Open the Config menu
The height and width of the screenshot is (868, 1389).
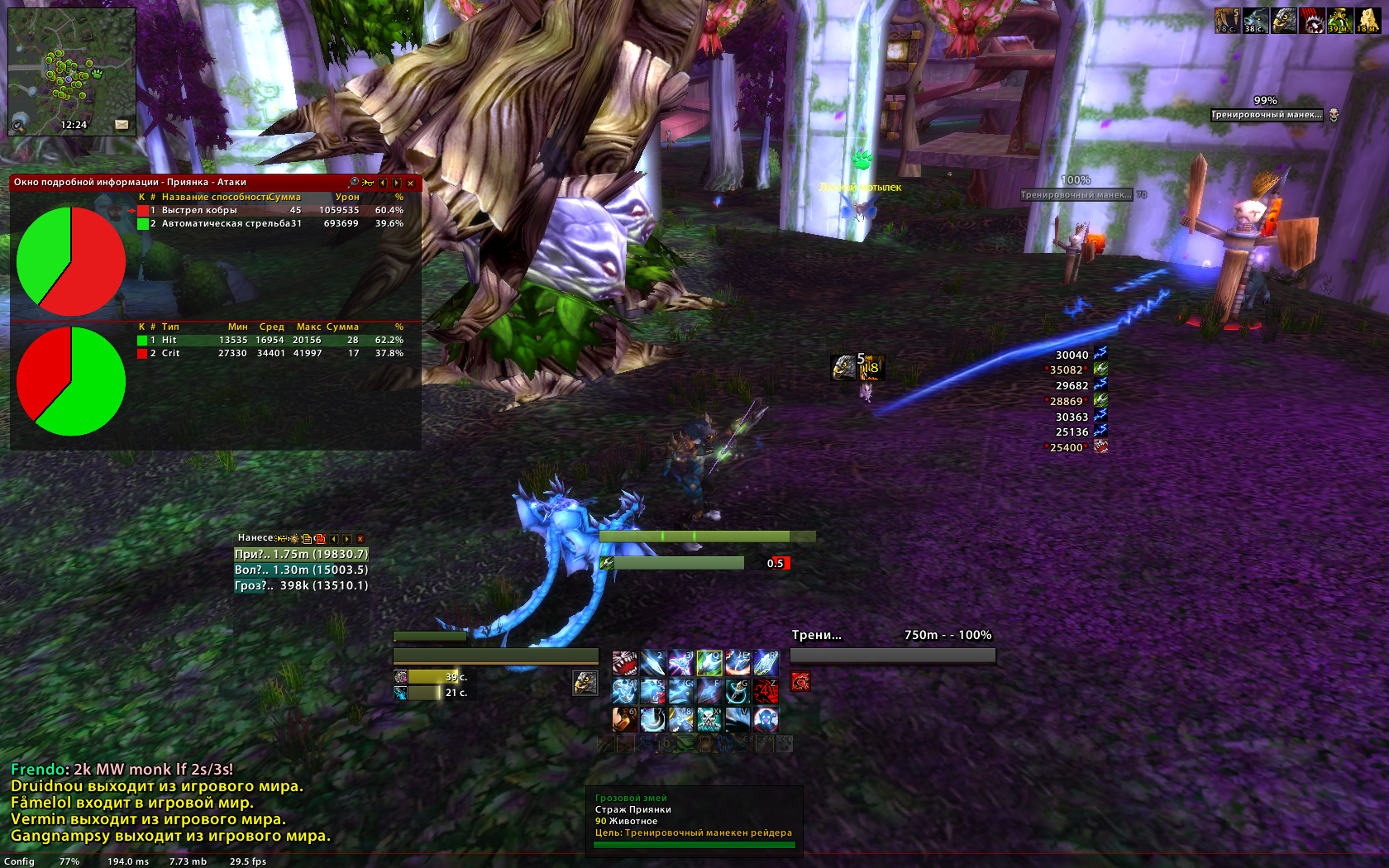click(x=19, y=861)
